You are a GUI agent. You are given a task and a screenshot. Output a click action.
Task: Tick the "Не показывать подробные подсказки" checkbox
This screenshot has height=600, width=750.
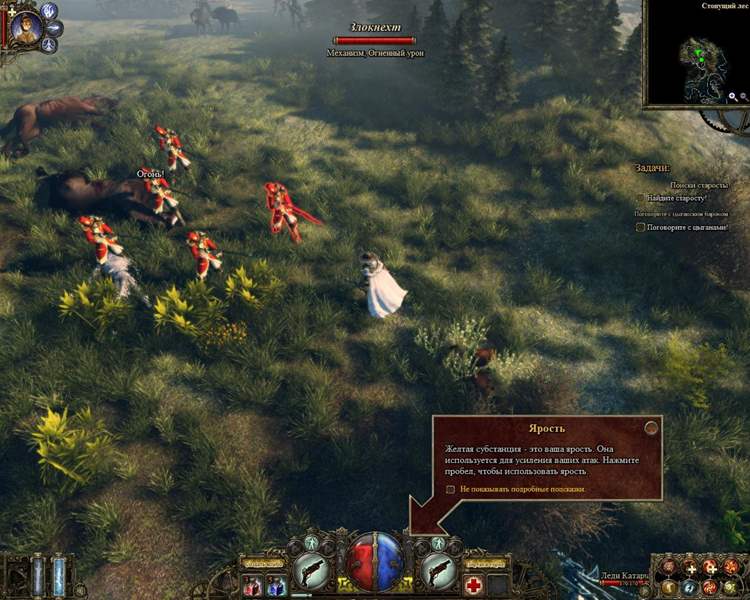click(x=451, y=489)
